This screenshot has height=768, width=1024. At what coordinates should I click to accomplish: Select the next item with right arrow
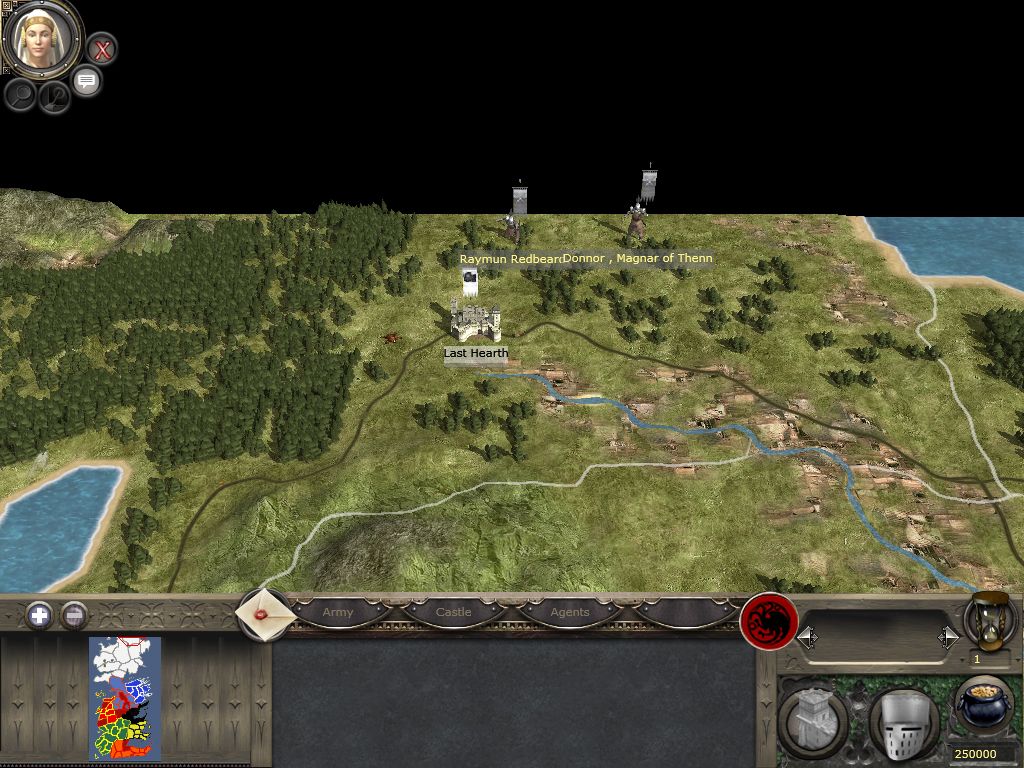click(x=947, y=637)
